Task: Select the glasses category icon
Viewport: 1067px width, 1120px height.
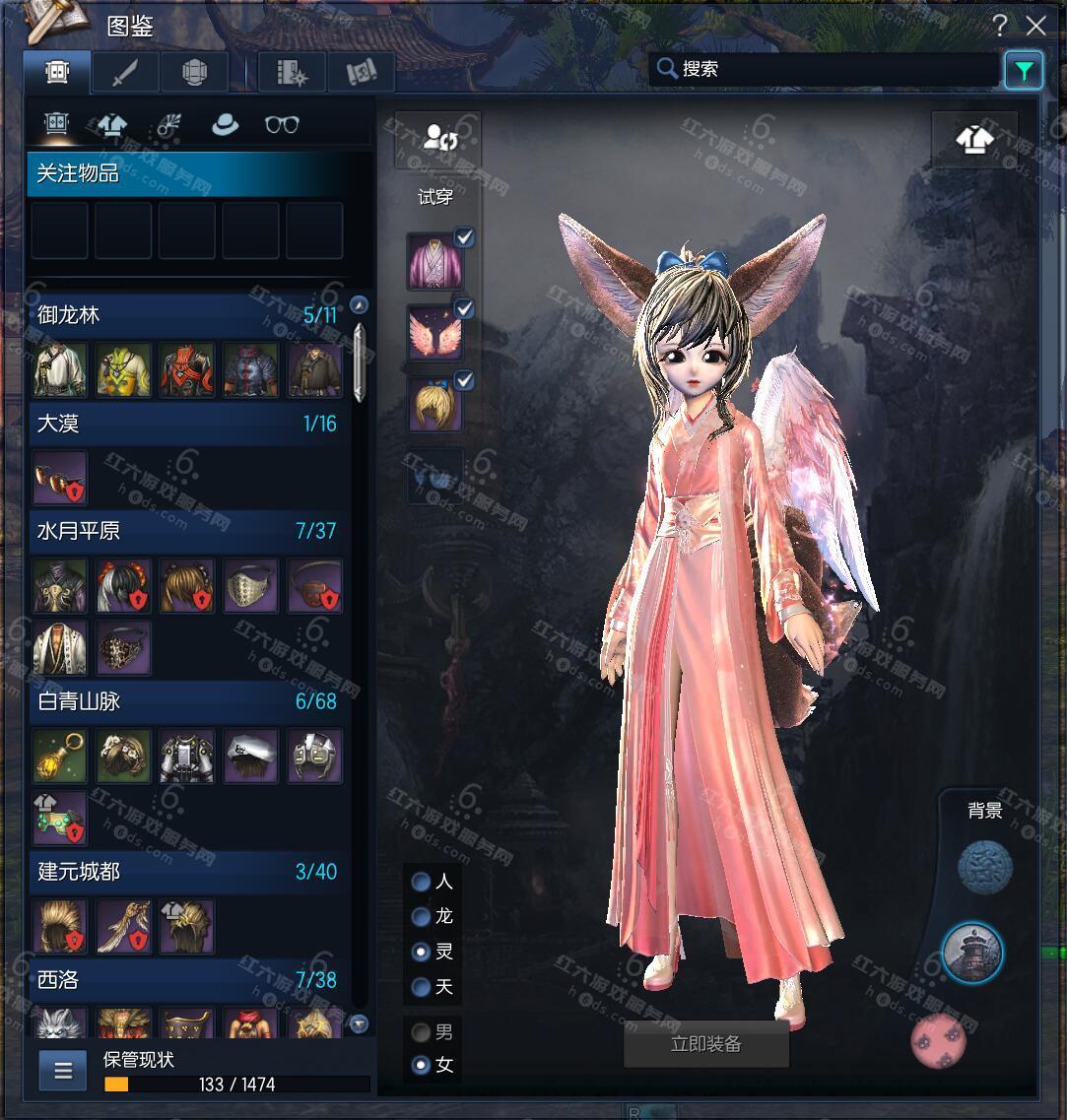Action: pos(282,125)
